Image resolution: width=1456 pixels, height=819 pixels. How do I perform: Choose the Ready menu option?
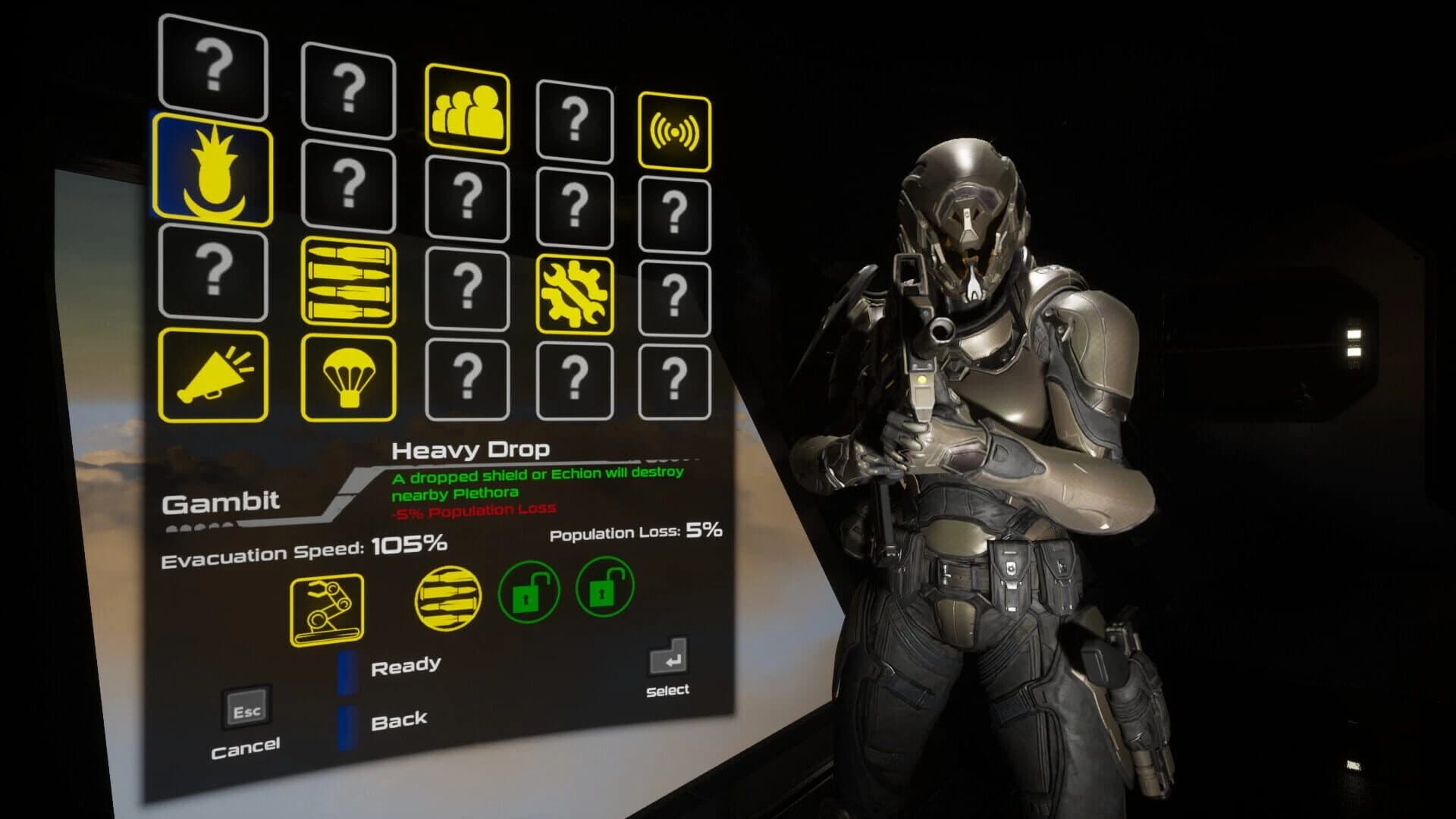click(406, 666)
